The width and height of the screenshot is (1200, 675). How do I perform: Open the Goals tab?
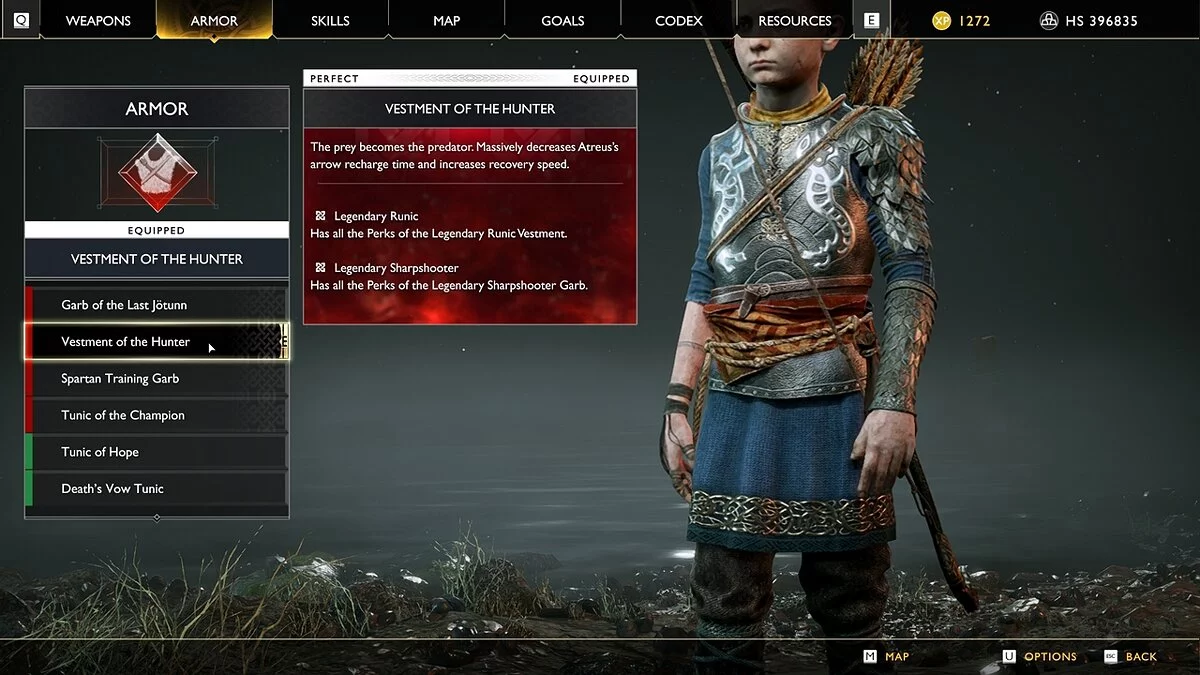tap(562, 21)
